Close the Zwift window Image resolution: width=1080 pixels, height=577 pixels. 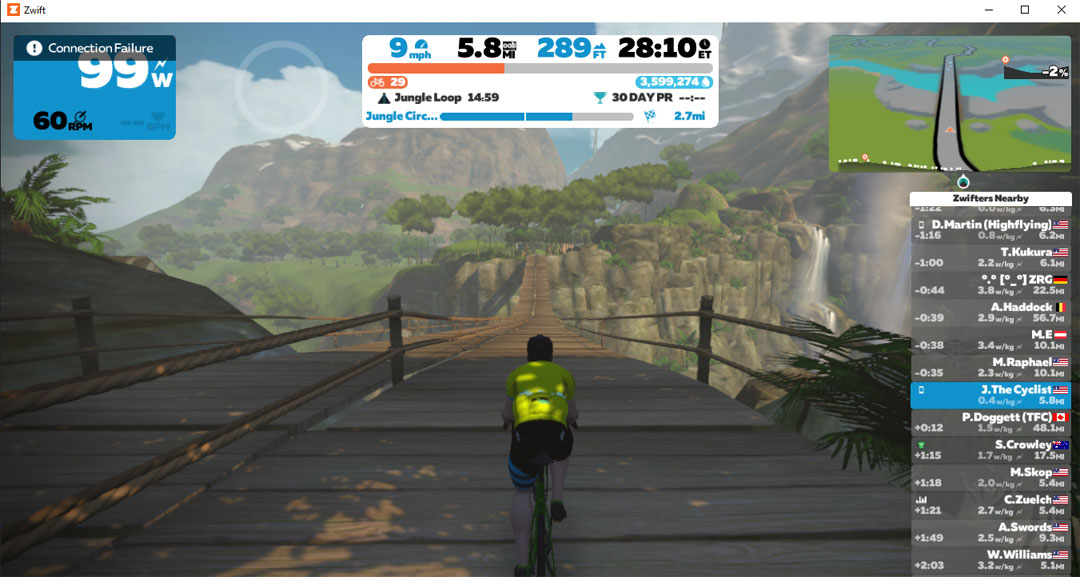tap(1061, 10)
